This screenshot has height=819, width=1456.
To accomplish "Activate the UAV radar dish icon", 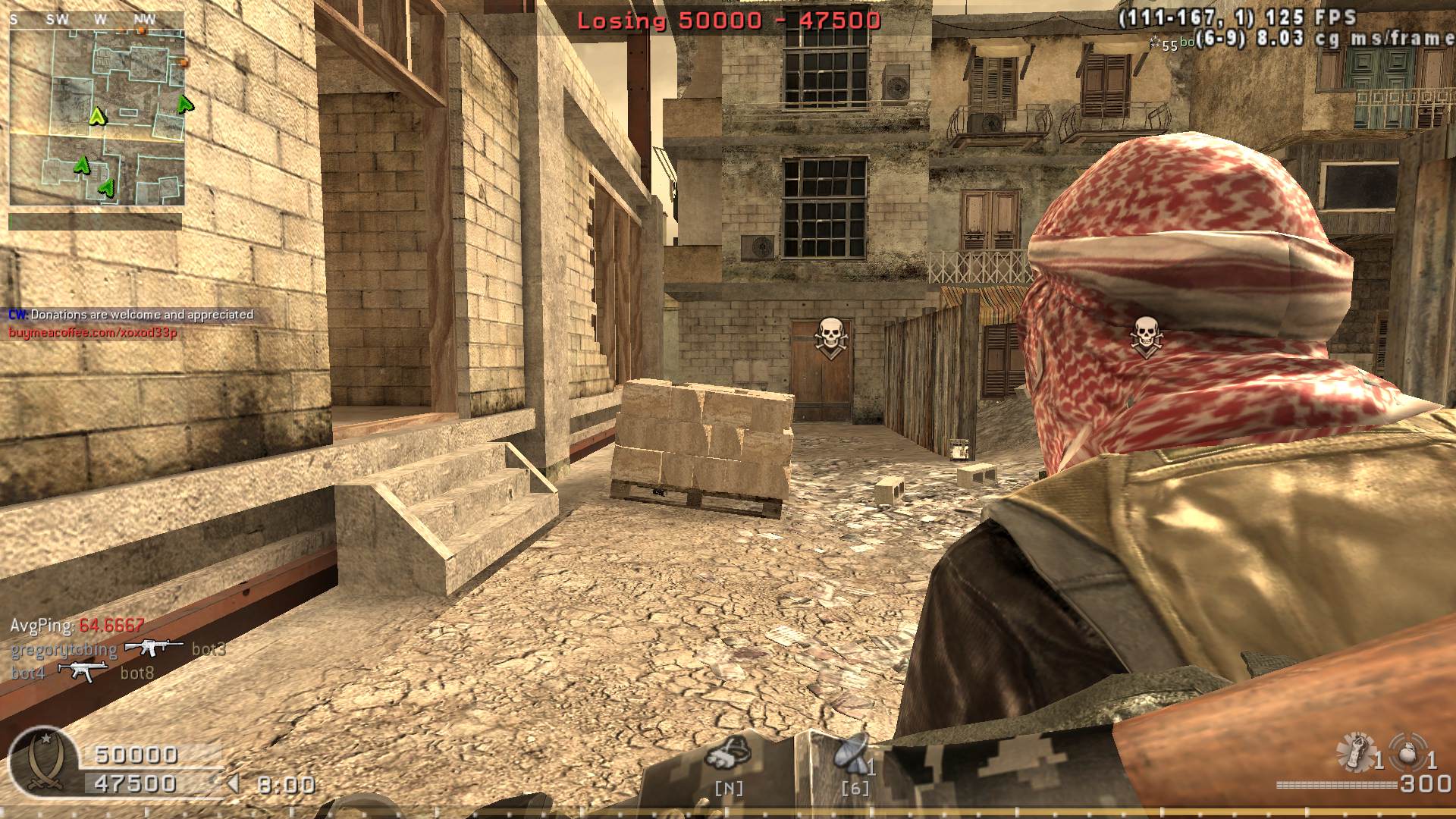I will point(852,754).
